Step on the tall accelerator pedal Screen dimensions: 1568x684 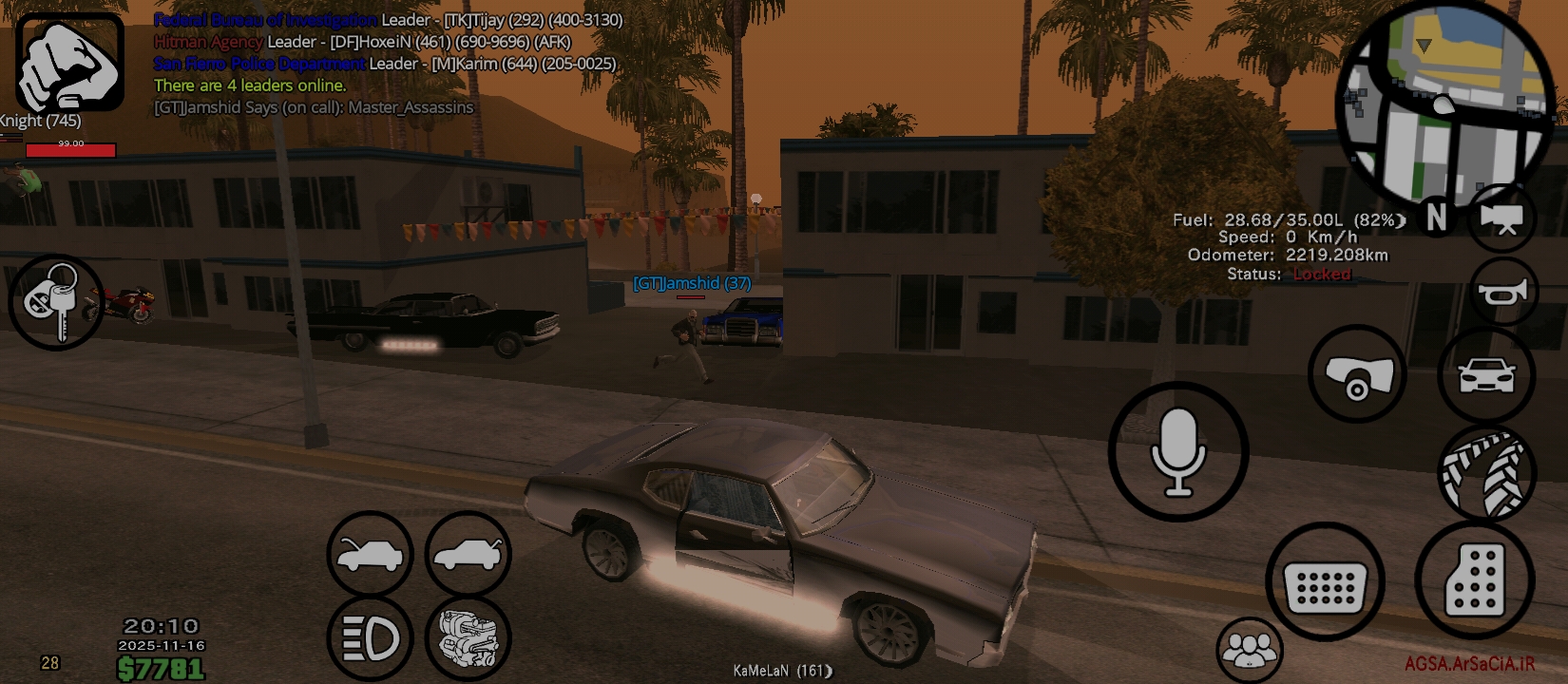[x=1474, y=578]
